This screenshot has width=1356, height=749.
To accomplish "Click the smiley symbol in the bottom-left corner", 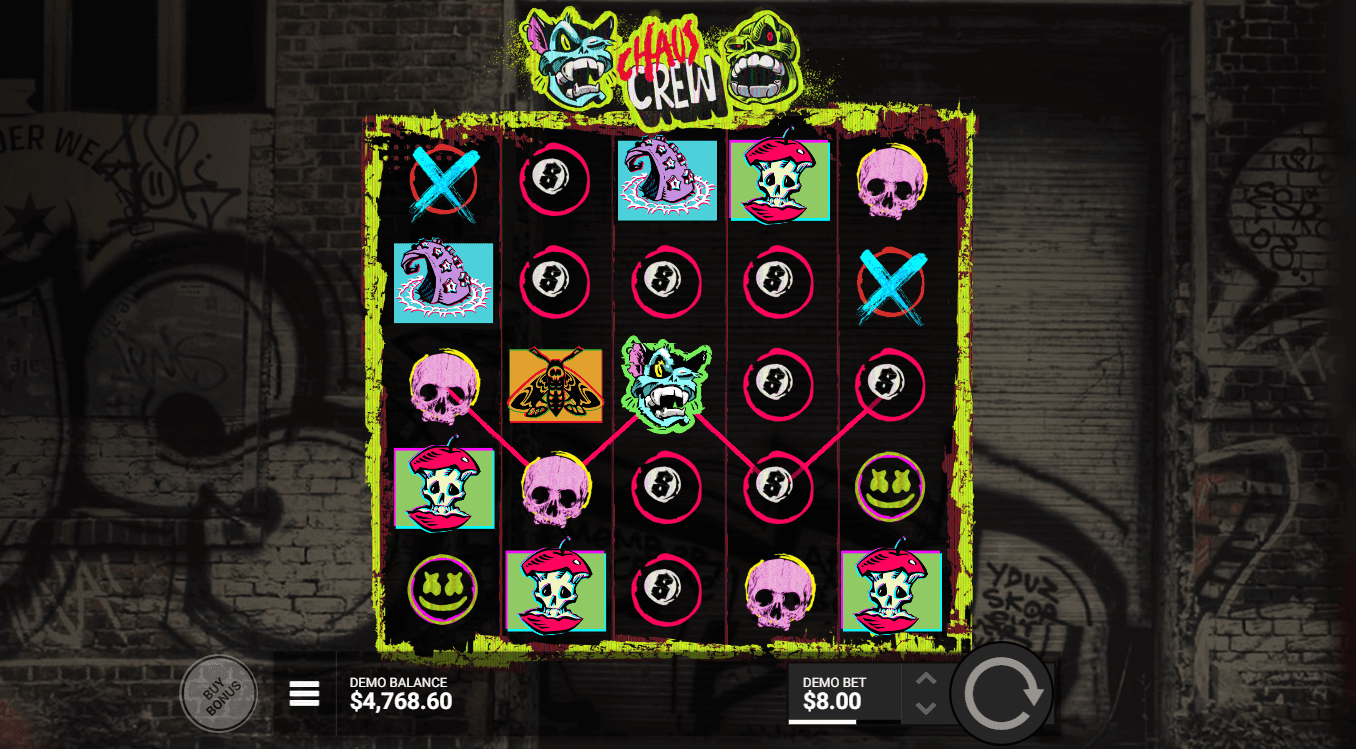I will point(443,590).
